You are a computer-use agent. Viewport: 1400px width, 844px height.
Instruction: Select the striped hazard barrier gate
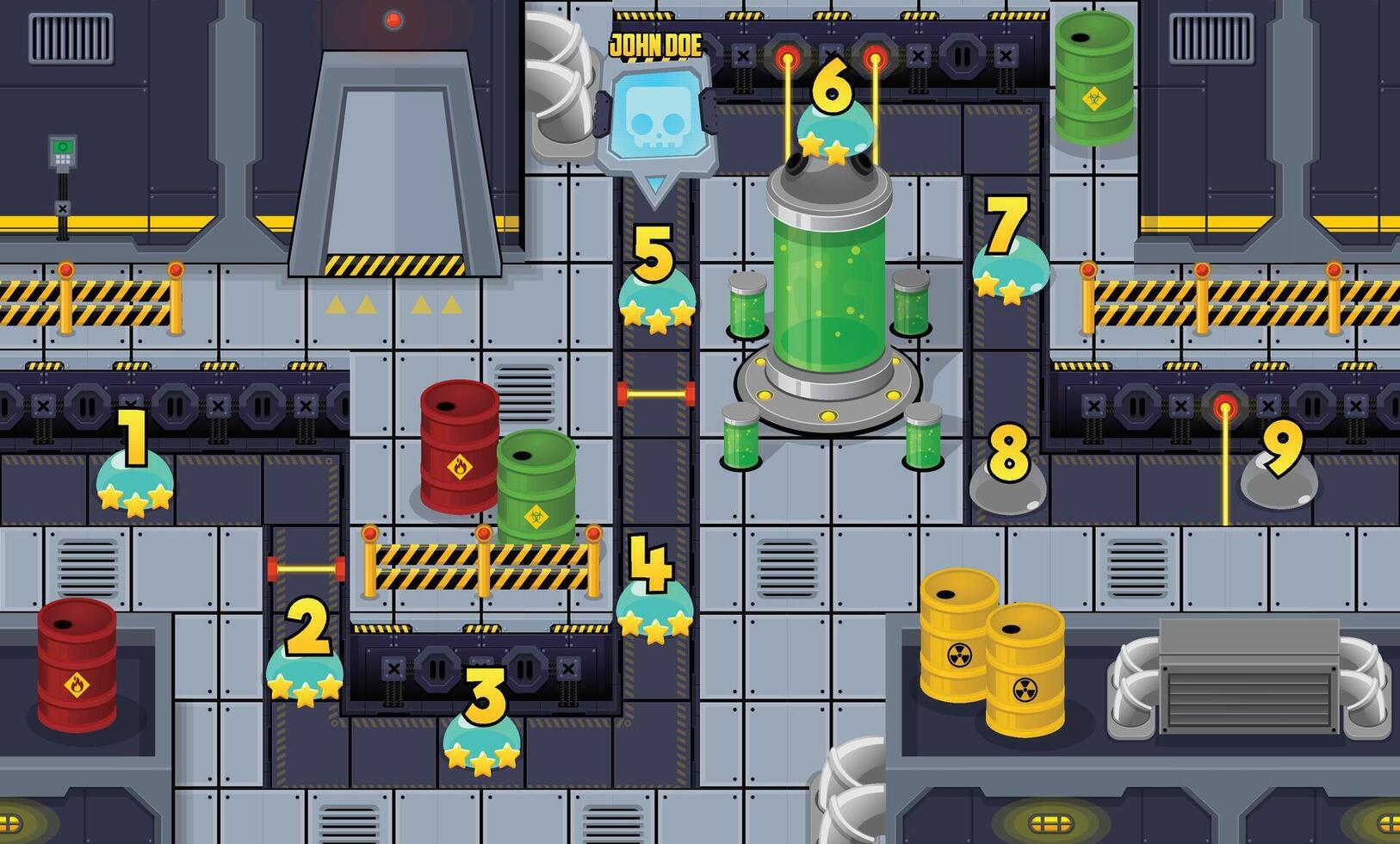coord(482,564)
